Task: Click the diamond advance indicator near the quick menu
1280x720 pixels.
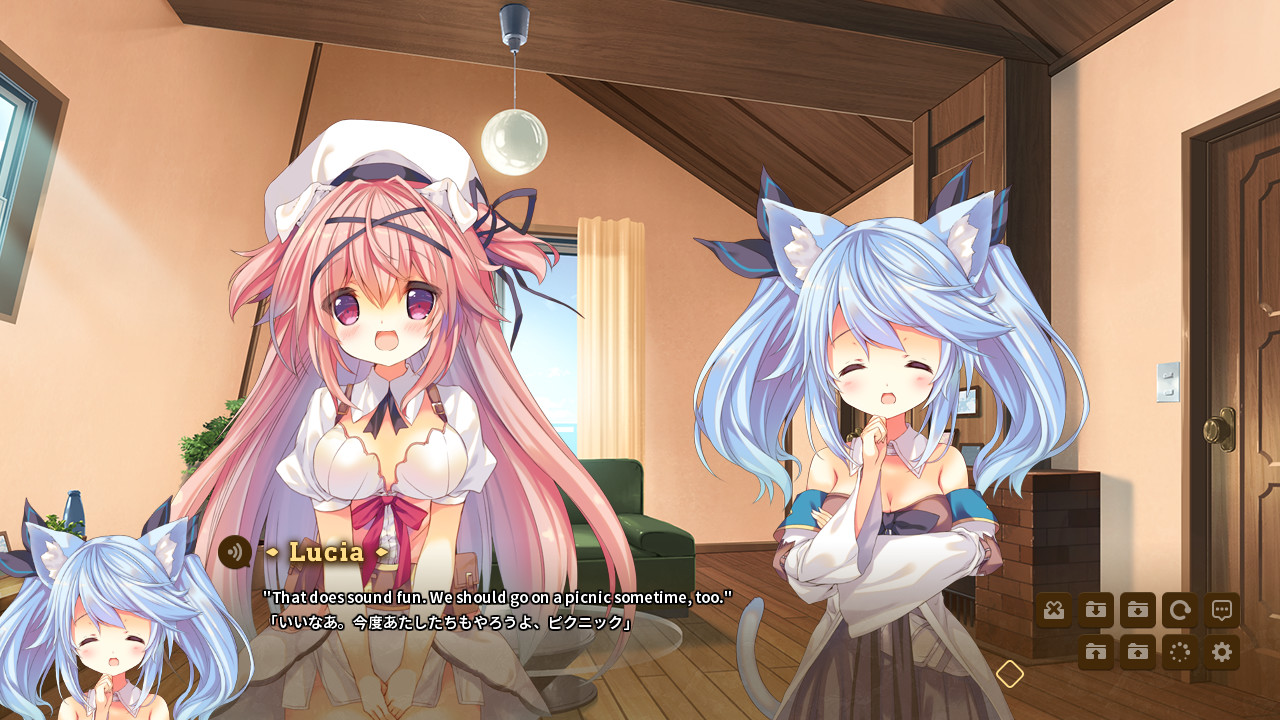Action: coord(1008,674)
